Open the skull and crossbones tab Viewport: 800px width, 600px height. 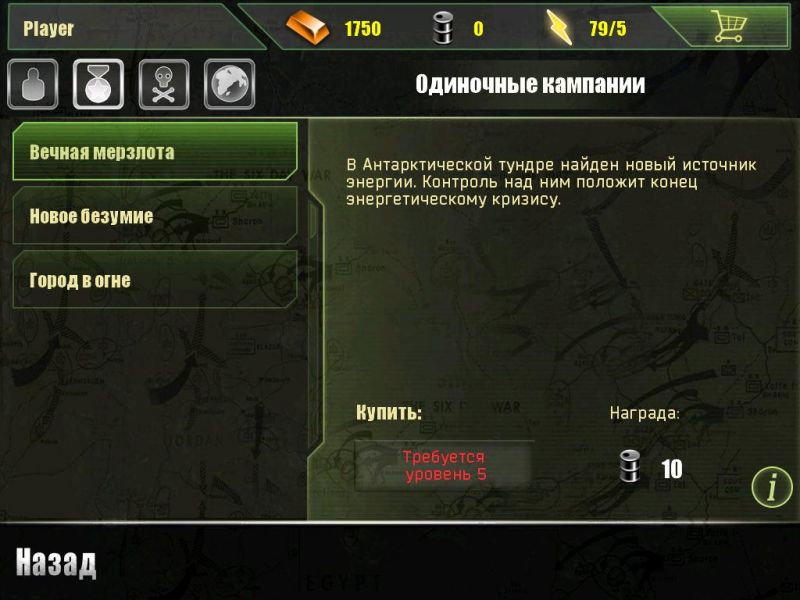click(x=164, y=85)
